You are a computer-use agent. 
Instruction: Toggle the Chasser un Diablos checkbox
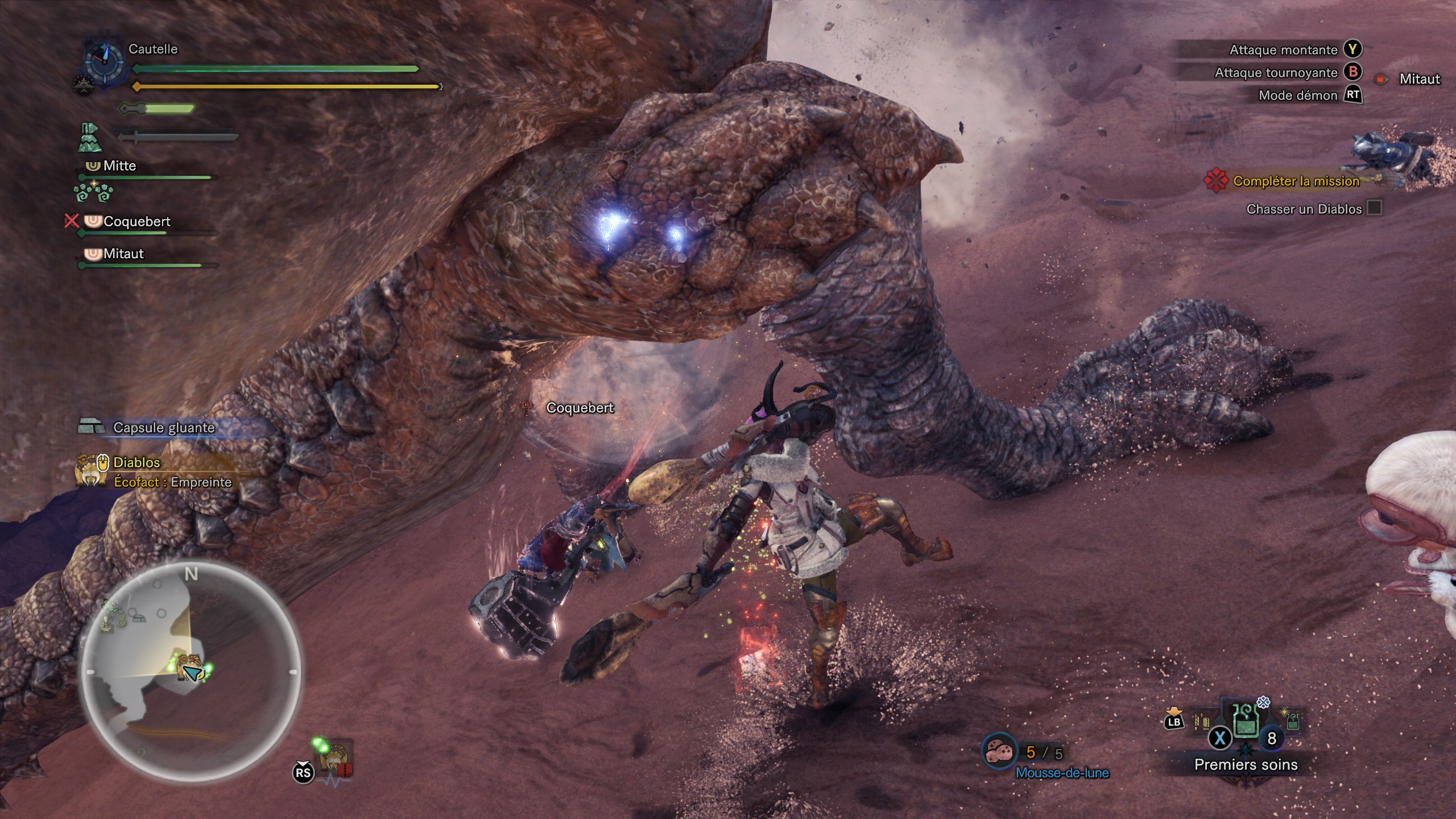pyautogui.click(x=1374, y=208)
